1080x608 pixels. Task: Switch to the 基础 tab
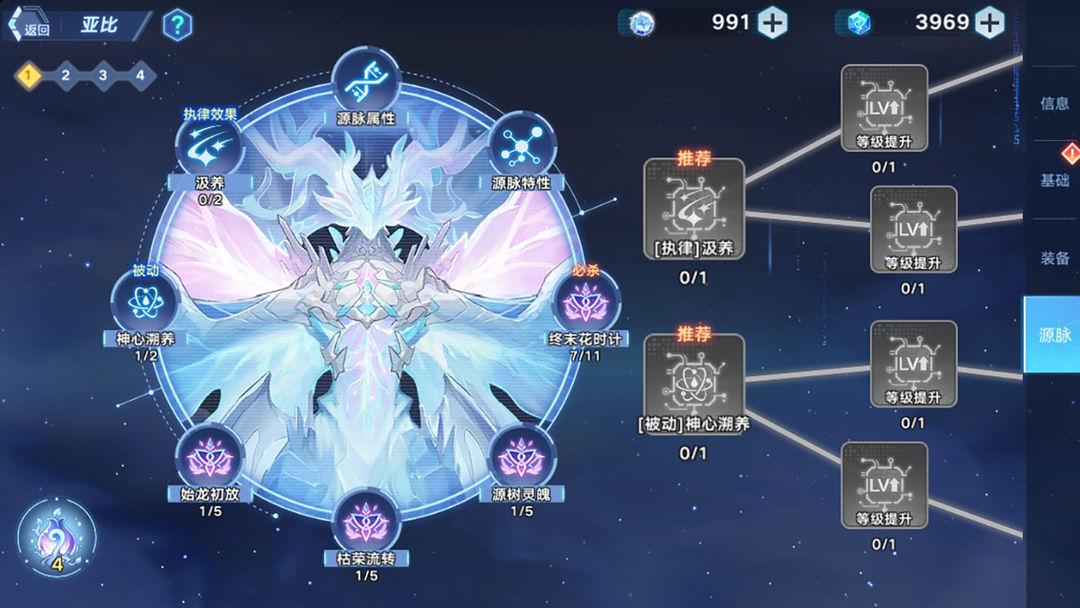(x=1054, y=181)
